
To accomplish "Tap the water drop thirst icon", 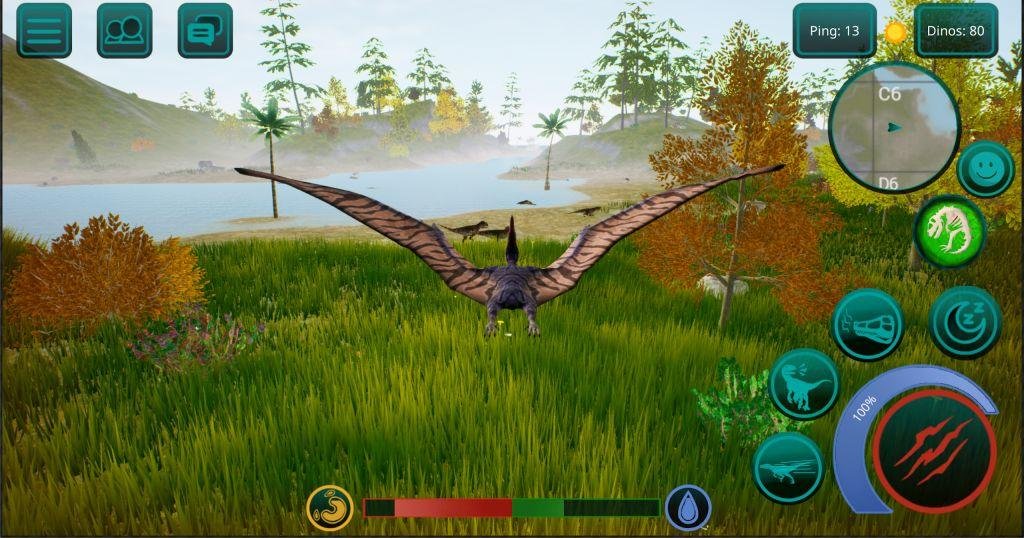I will click(x=688, y=508).
